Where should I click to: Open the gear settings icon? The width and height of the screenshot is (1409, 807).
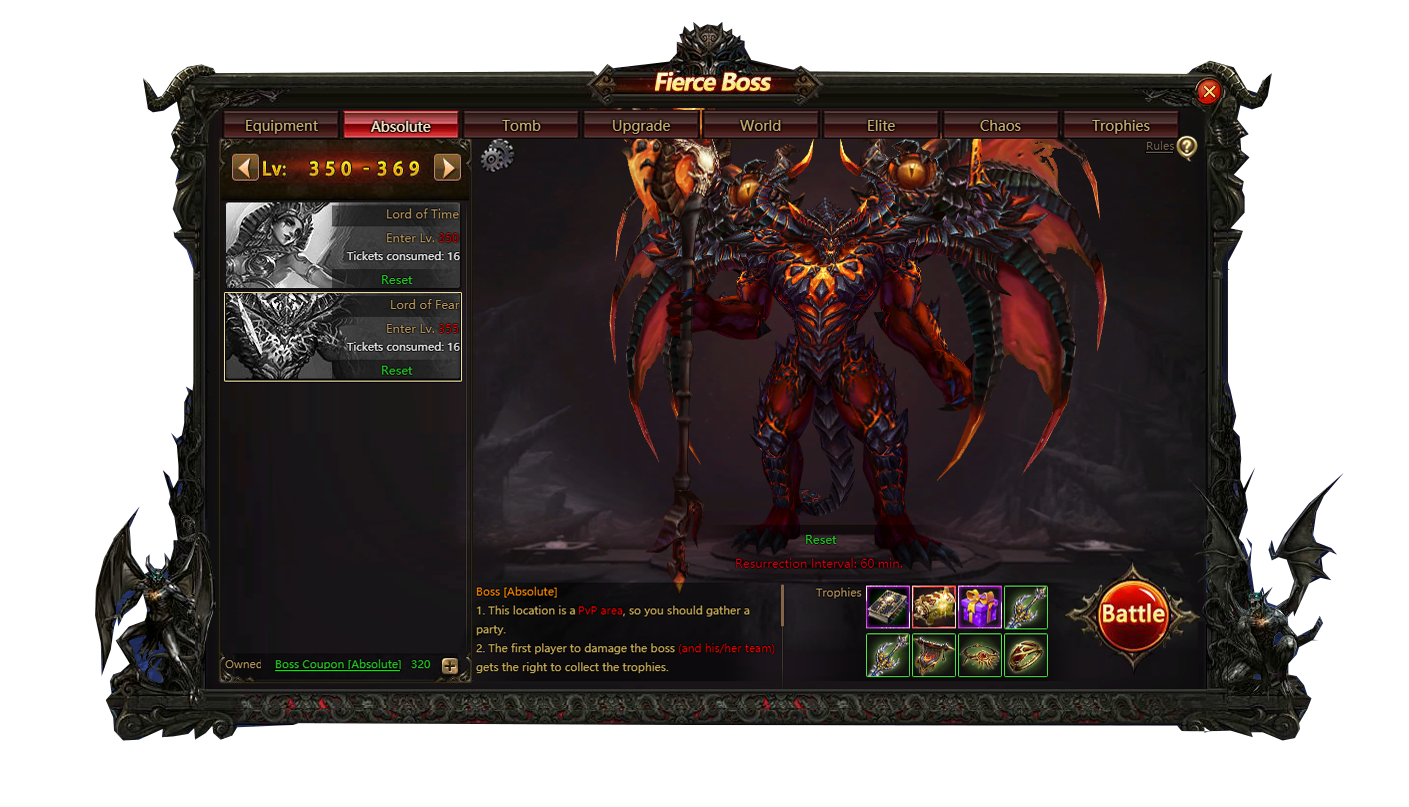point(497,156)
